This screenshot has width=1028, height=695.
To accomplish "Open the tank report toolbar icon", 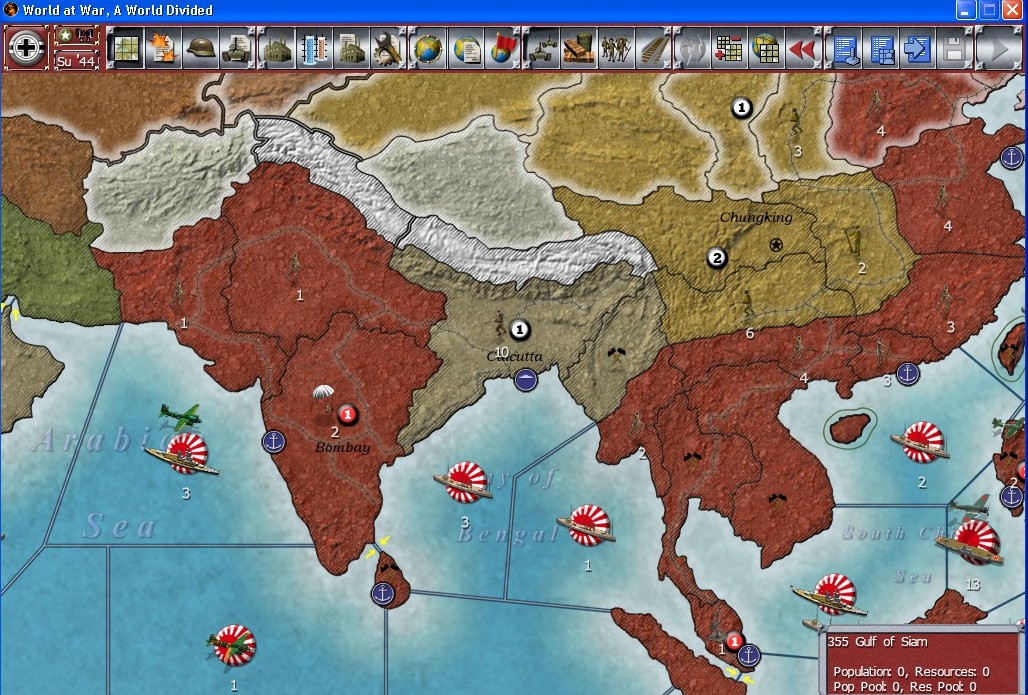I will click(x=238, y=48).
